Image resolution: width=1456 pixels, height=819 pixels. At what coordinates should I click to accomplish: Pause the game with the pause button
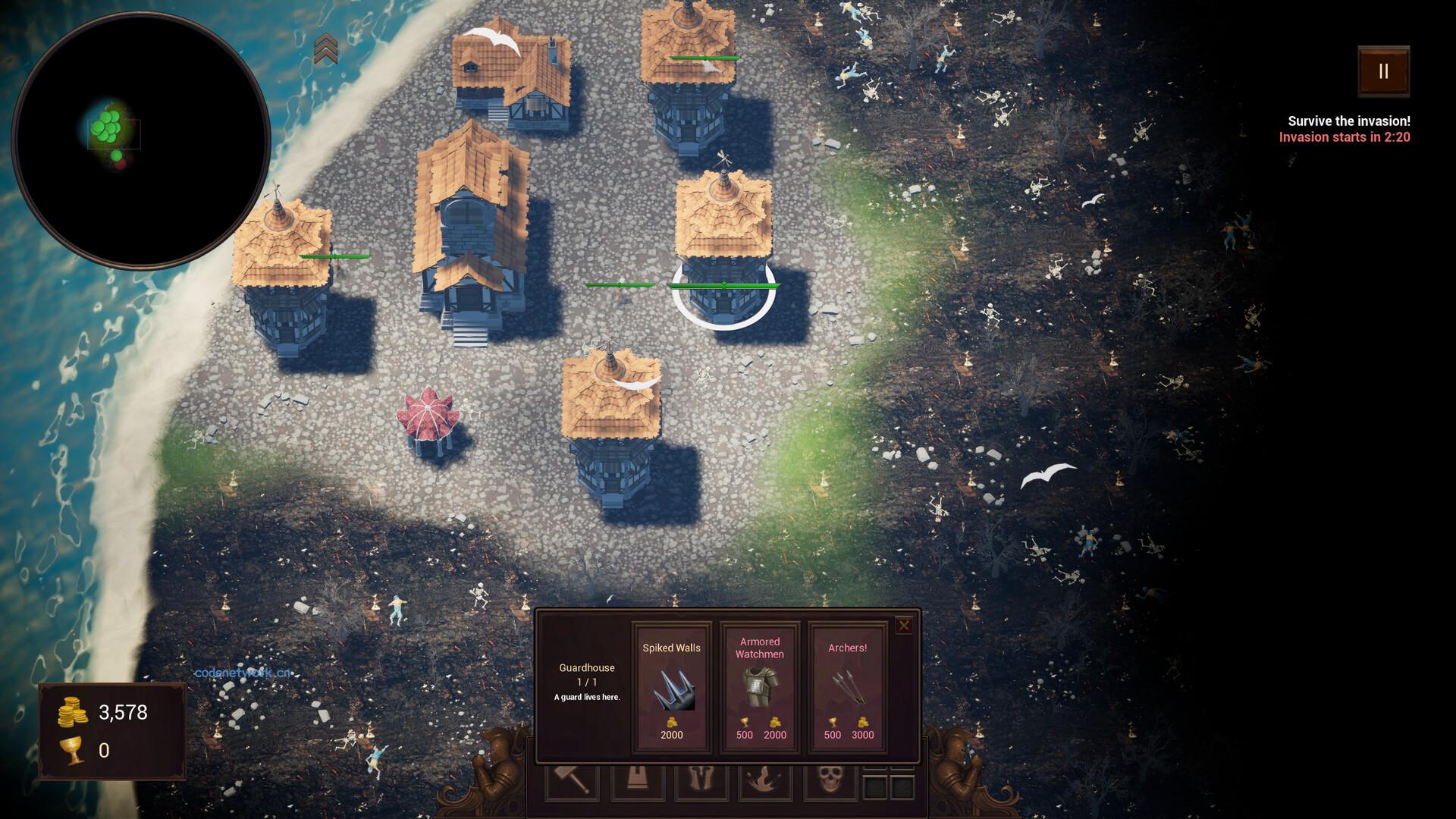(1382, 72)
